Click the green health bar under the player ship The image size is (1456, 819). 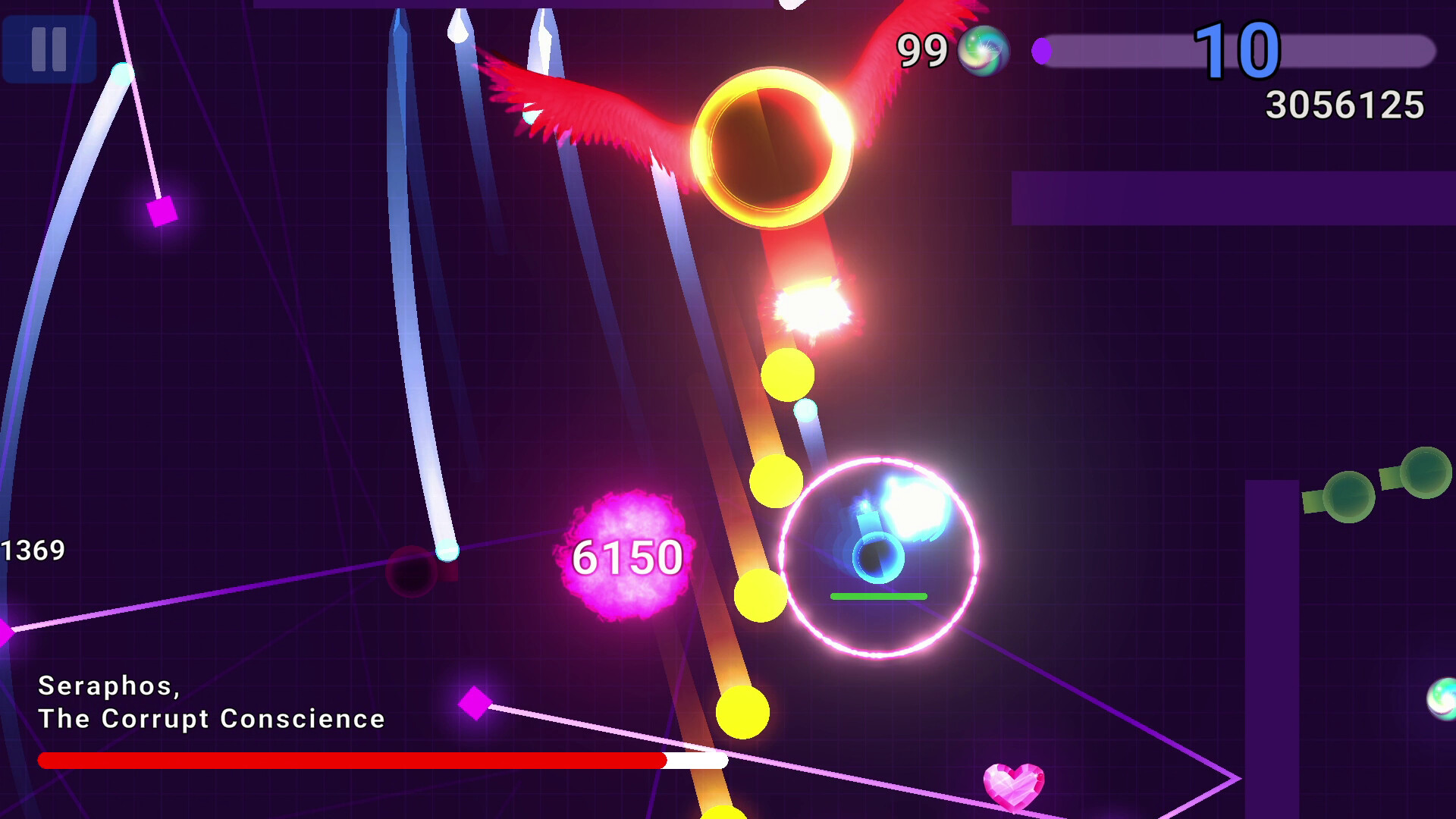[880, 597]
